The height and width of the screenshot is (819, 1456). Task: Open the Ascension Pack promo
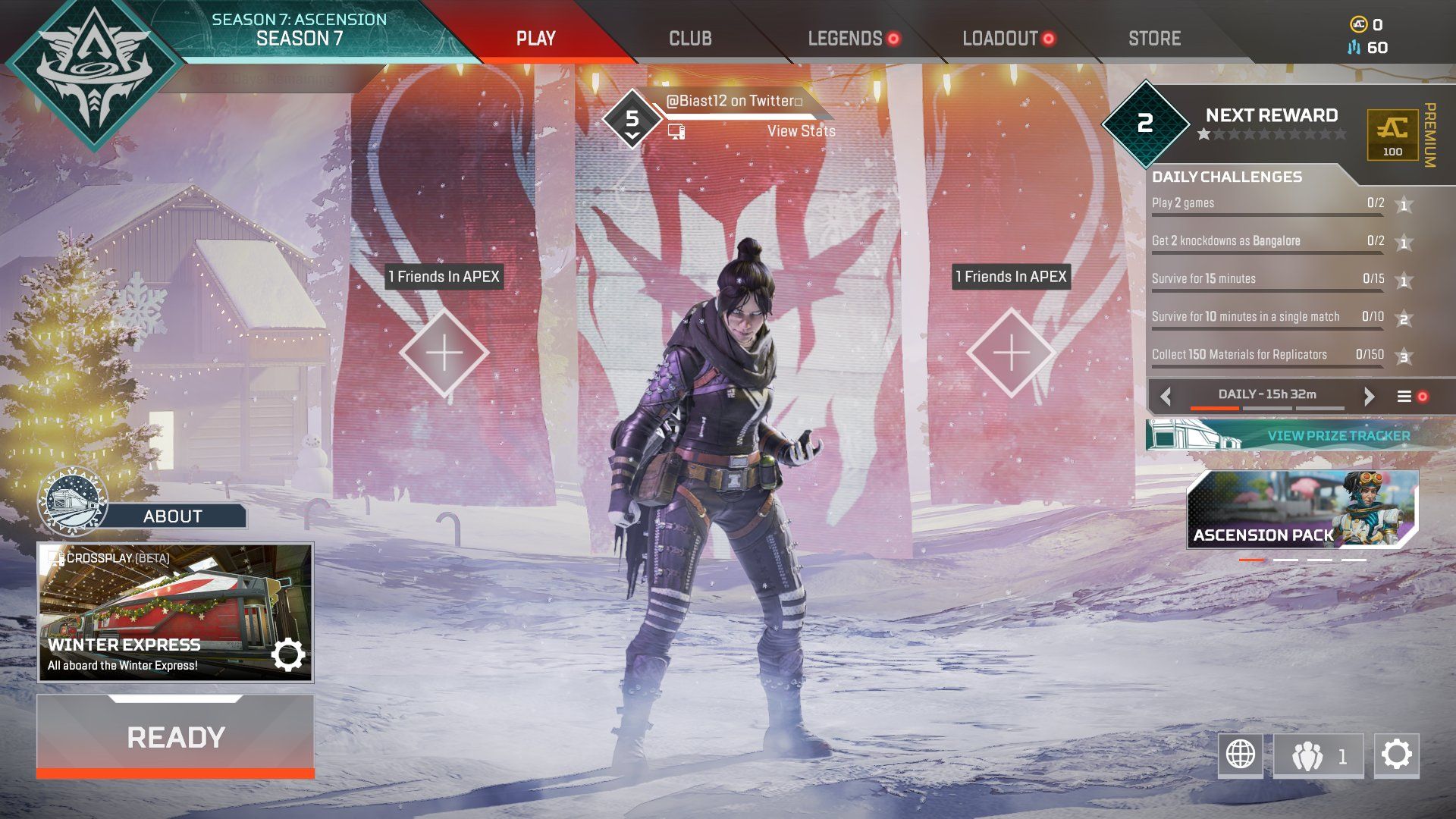pos(1301,509)
